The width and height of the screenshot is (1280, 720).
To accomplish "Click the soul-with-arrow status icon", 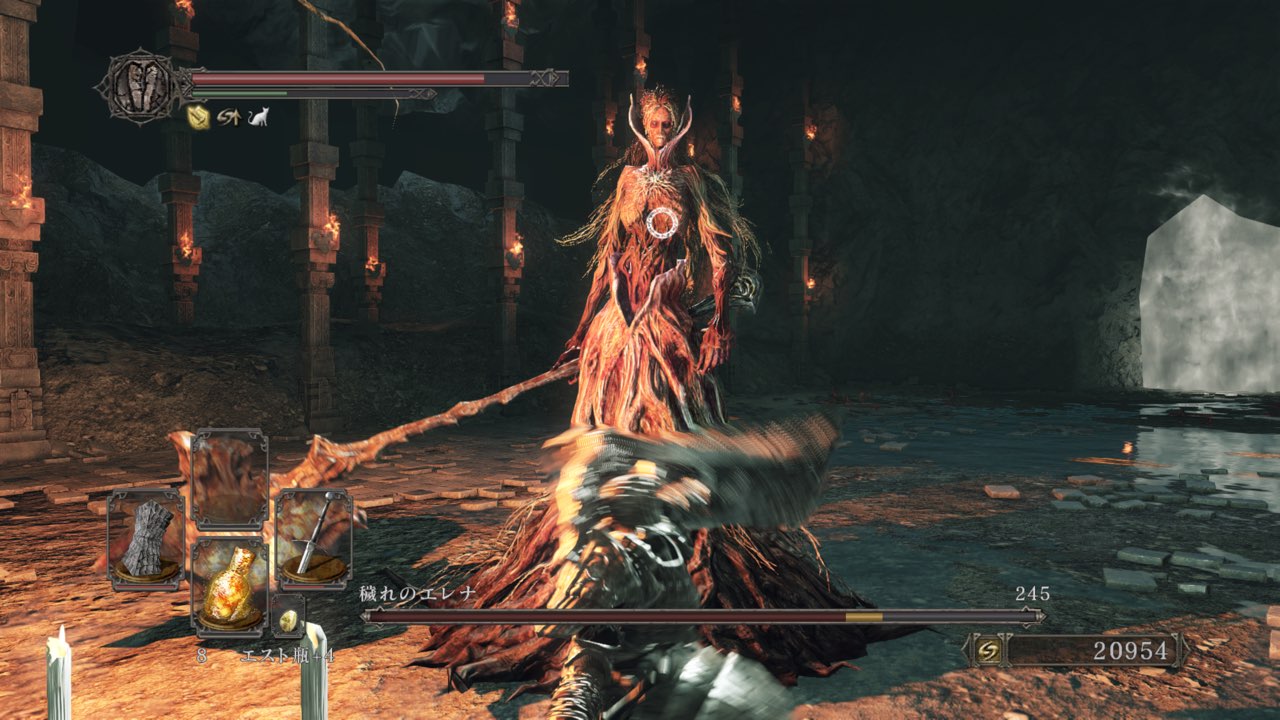I will 229,118.
